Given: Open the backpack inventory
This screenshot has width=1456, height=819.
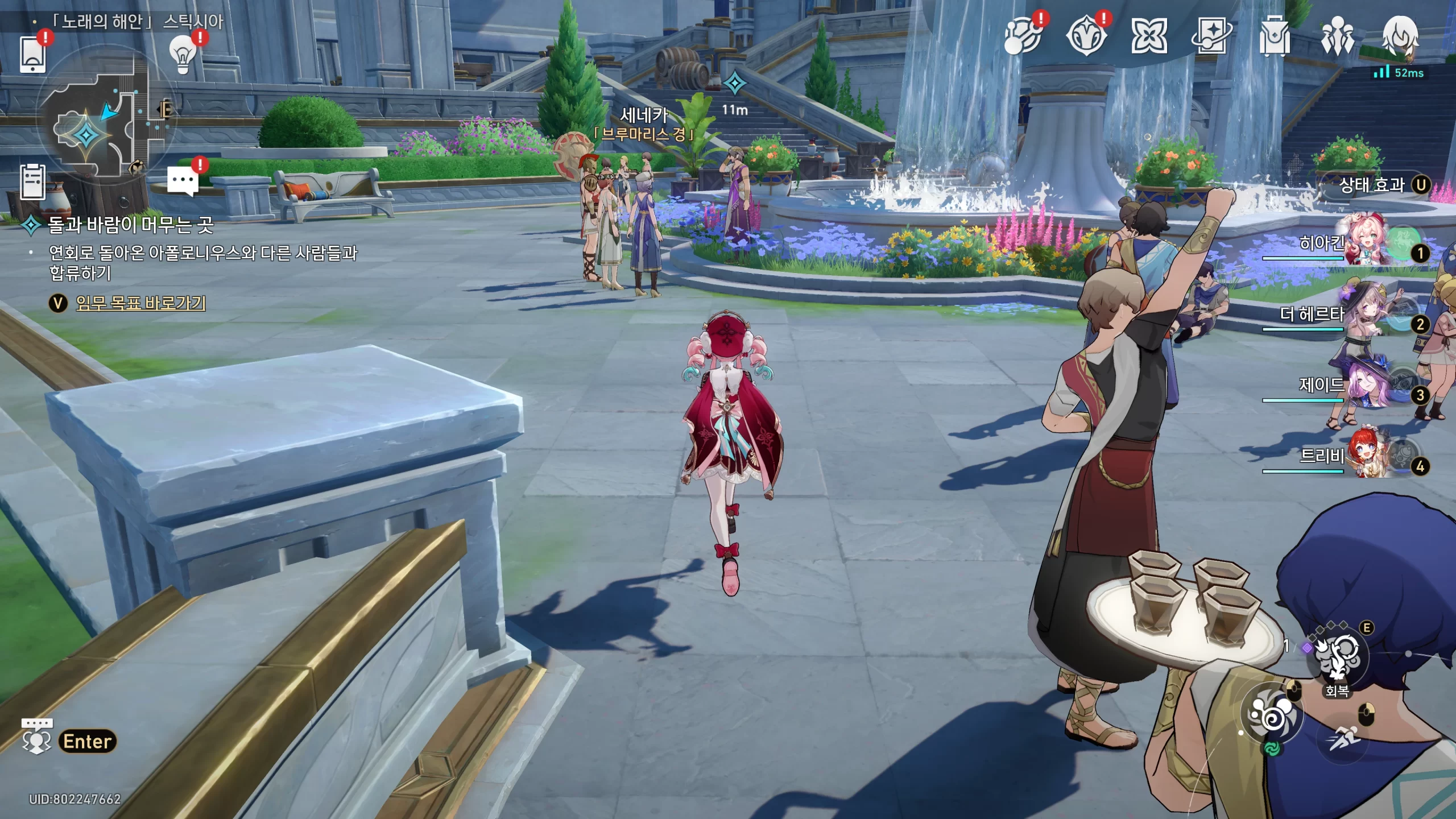Looking at the screenshot, I should click(1274, 36).
